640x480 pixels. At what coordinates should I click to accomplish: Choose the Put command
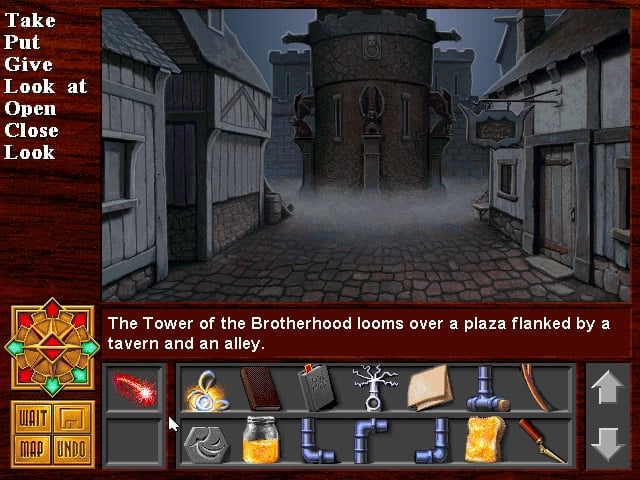[x=23, y=42]
